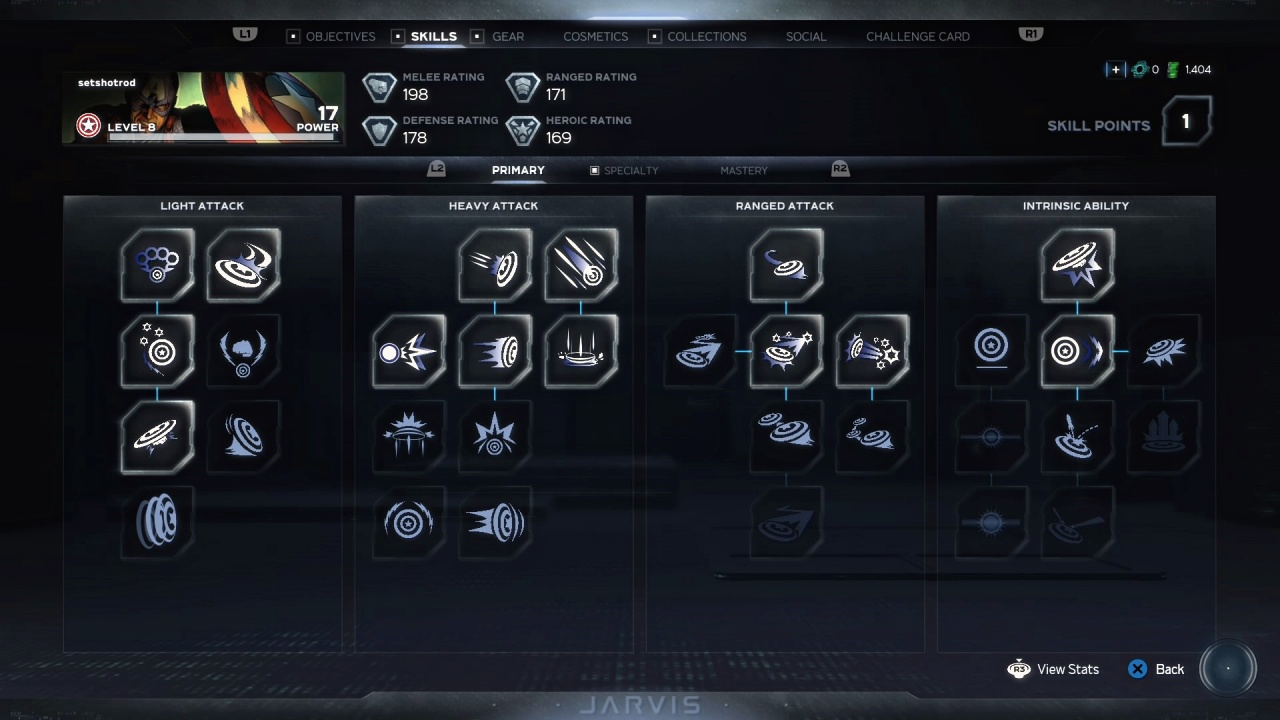Switch to the Specialty skill page

coord(630,170)
